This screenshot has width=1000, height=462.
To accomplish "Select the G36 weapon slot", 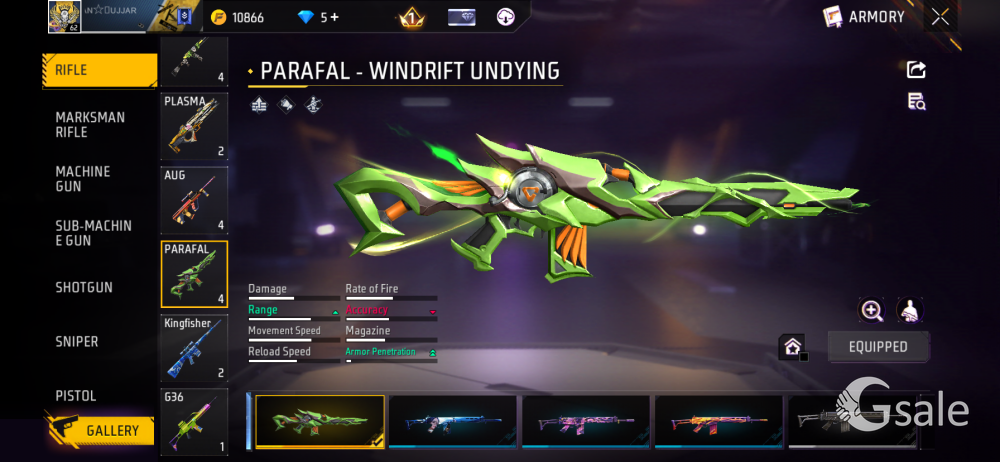I will click(194, 421).
